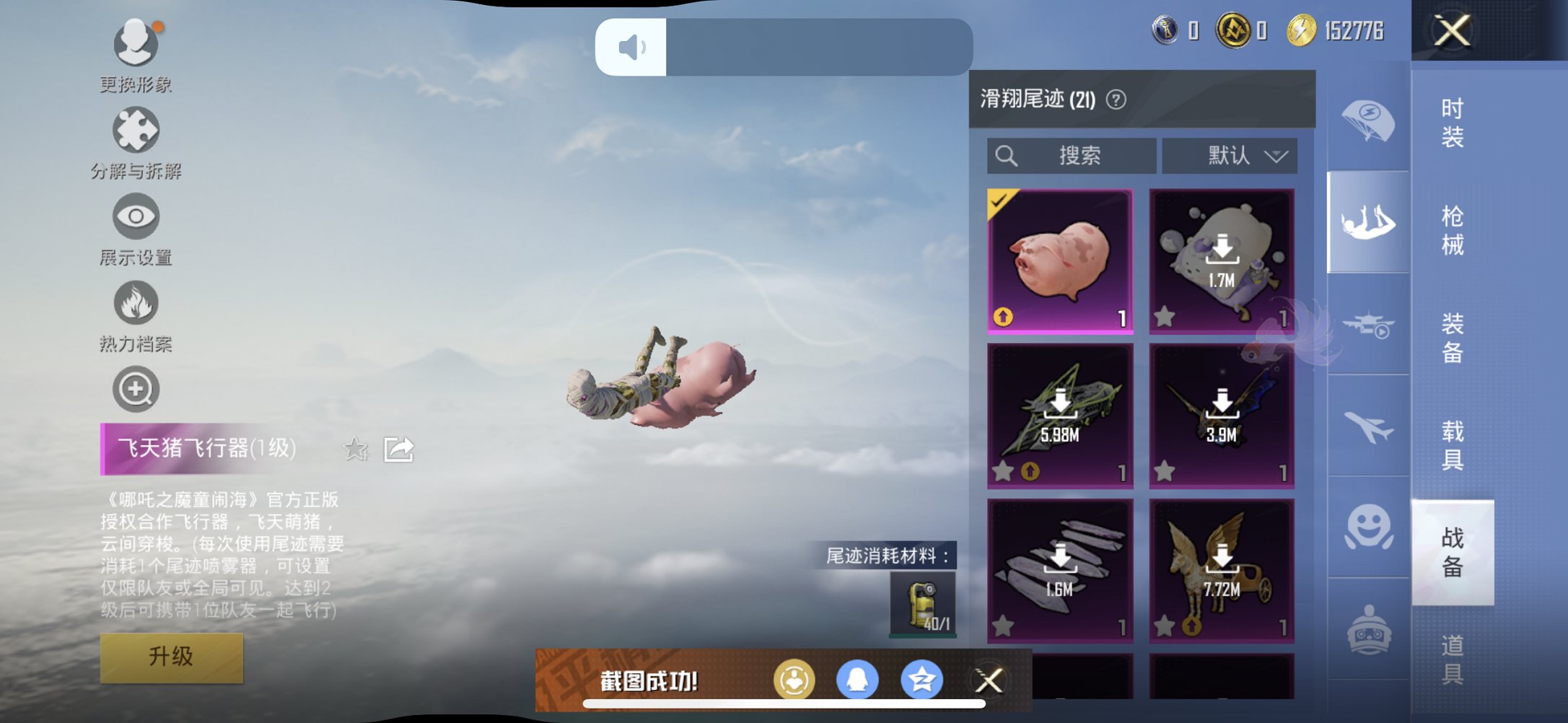Select the skydiving glider trail tab icon
This screenshot has height=723, width=1568.
coord(1367,222)
